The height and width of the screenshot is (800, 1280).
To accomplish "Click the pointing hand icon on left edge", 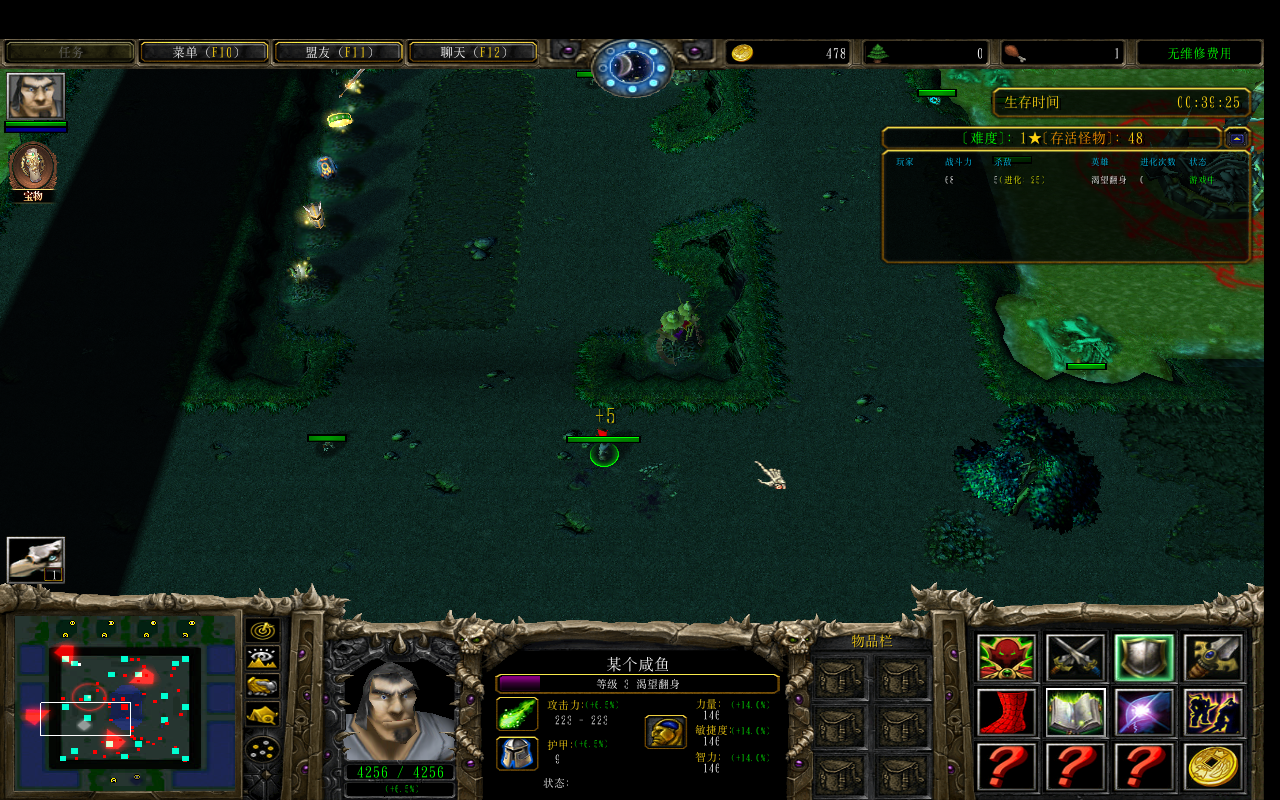I will tap(36, 560).
